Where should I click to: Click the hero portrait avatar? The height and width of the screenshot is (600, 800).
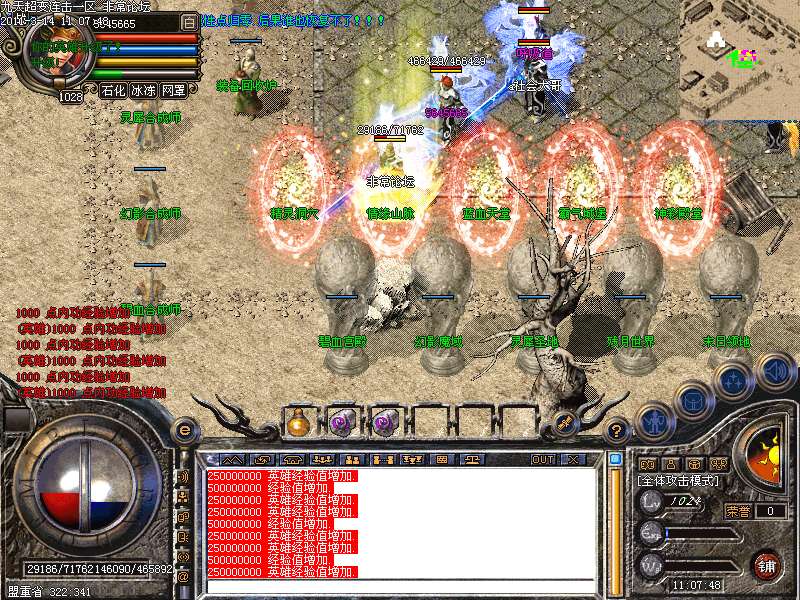(57, 55)
